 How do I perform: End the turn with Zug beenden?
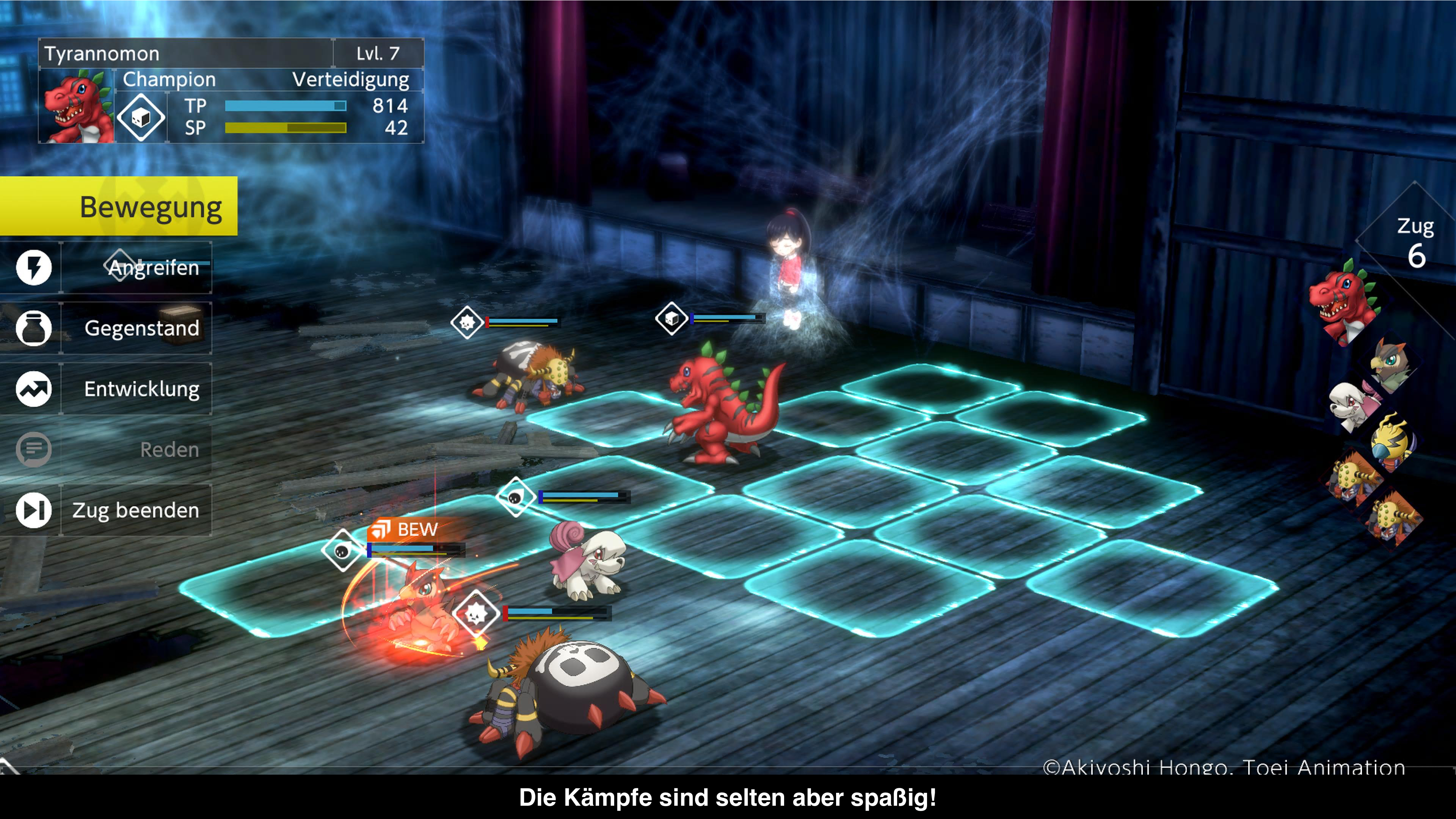(x=136, y=510)
